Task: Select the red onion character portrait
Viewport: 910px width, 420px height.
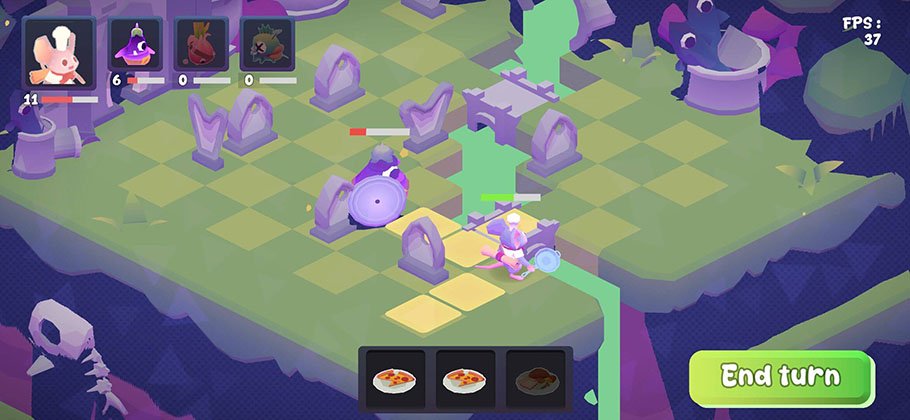Action: (201, 46)
